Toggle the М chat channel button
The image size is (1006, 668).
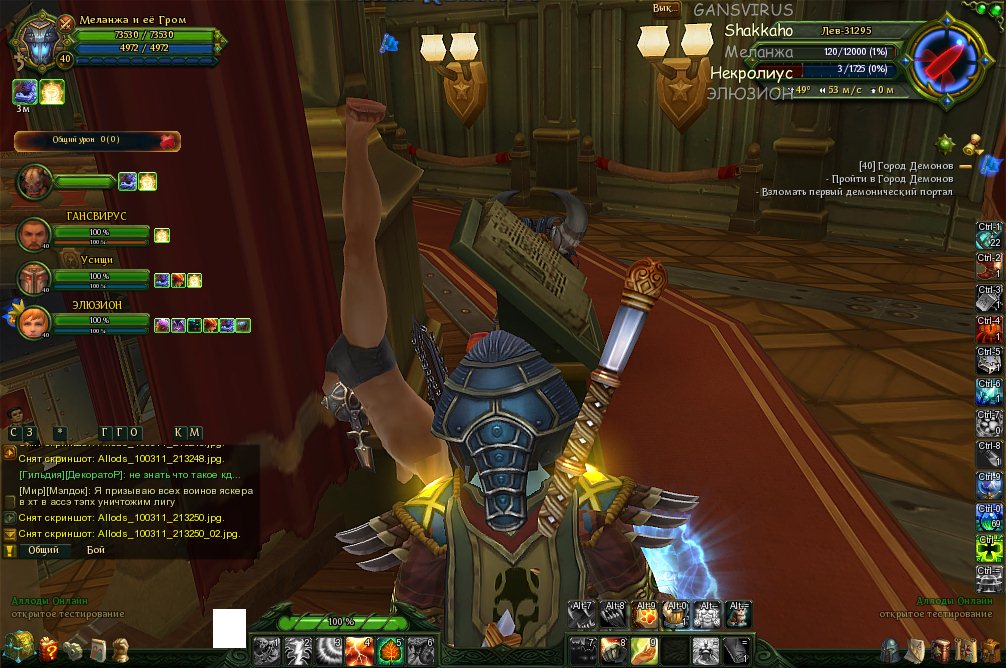195,432
